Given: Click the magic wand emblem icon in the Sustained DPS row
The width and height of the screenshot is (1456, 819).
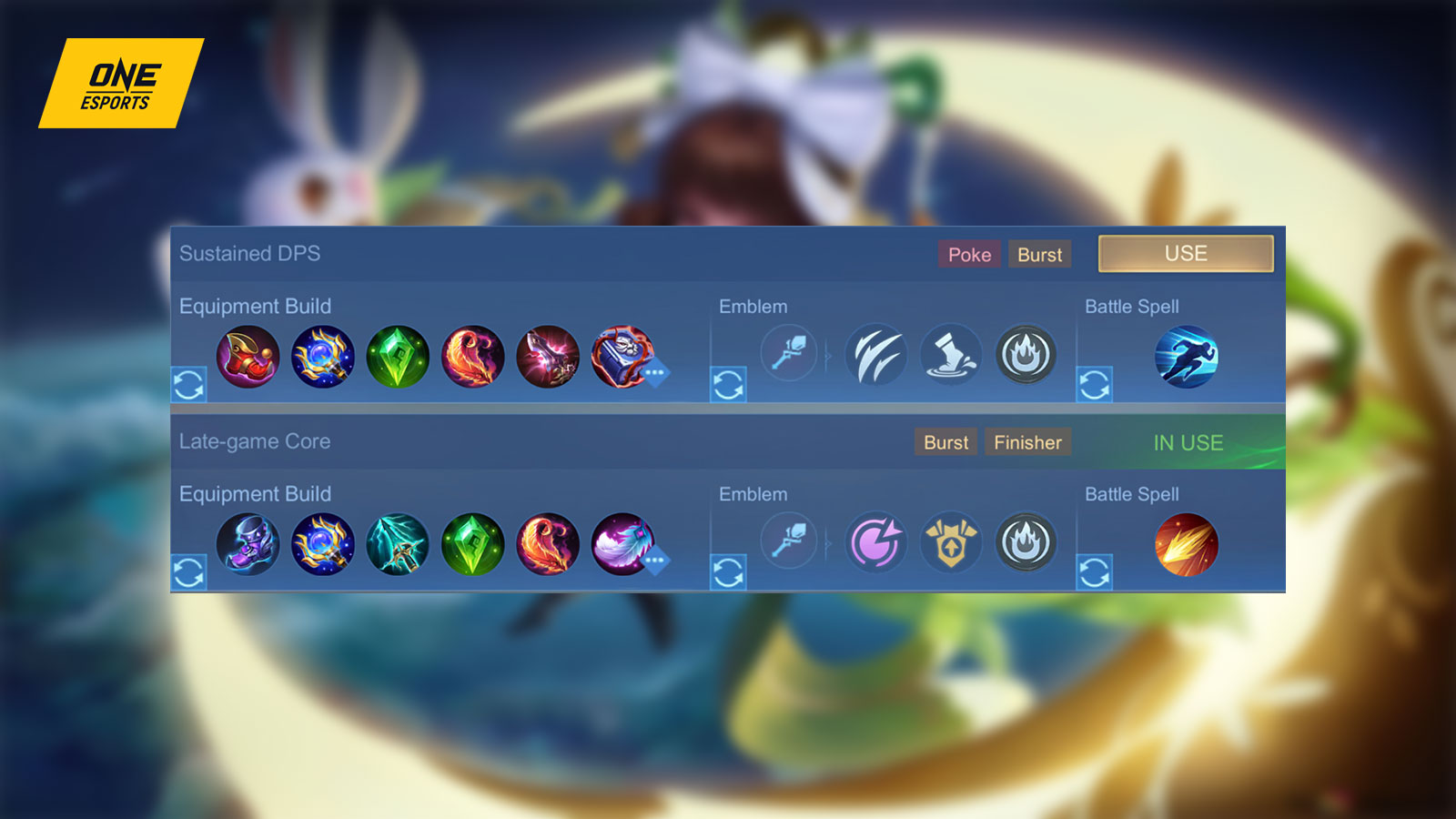Looking at the screenshot, I should (788, 355).
